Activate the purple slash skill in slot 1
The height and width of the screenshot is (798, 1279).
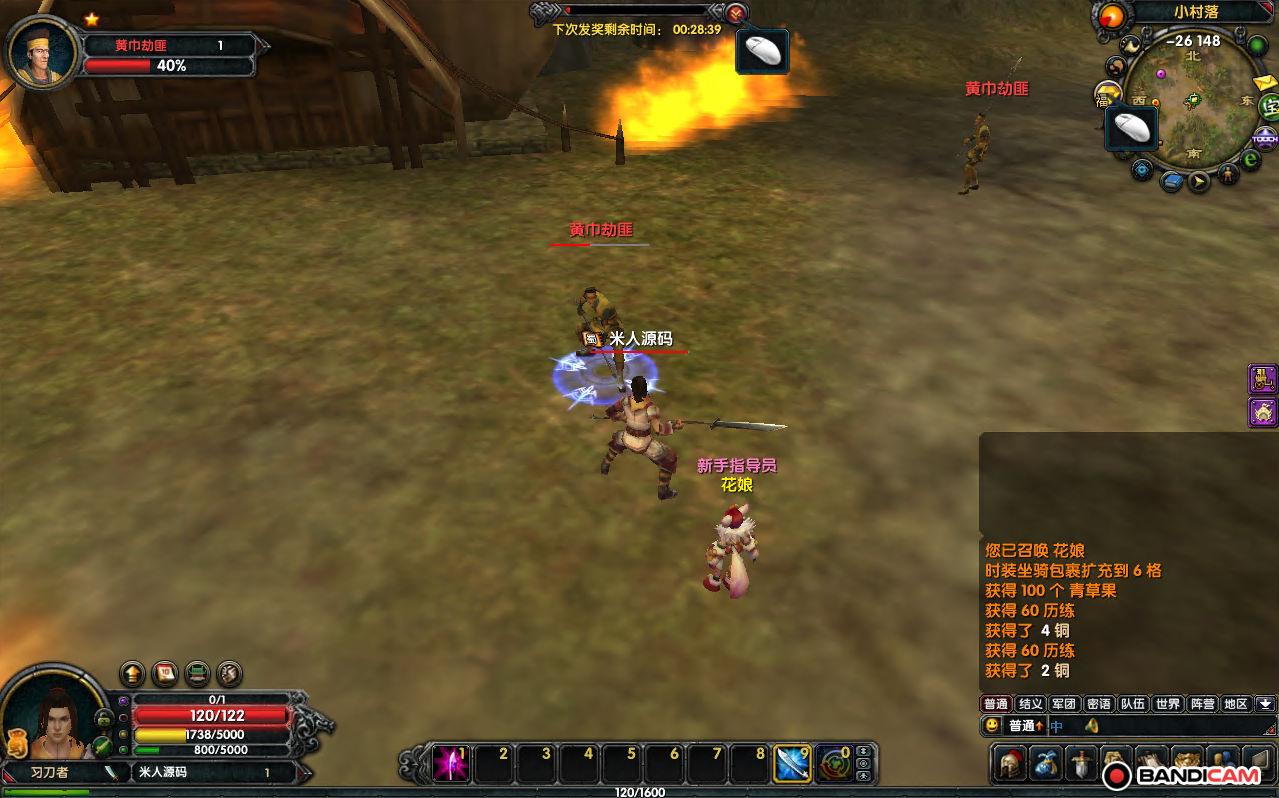450,764
